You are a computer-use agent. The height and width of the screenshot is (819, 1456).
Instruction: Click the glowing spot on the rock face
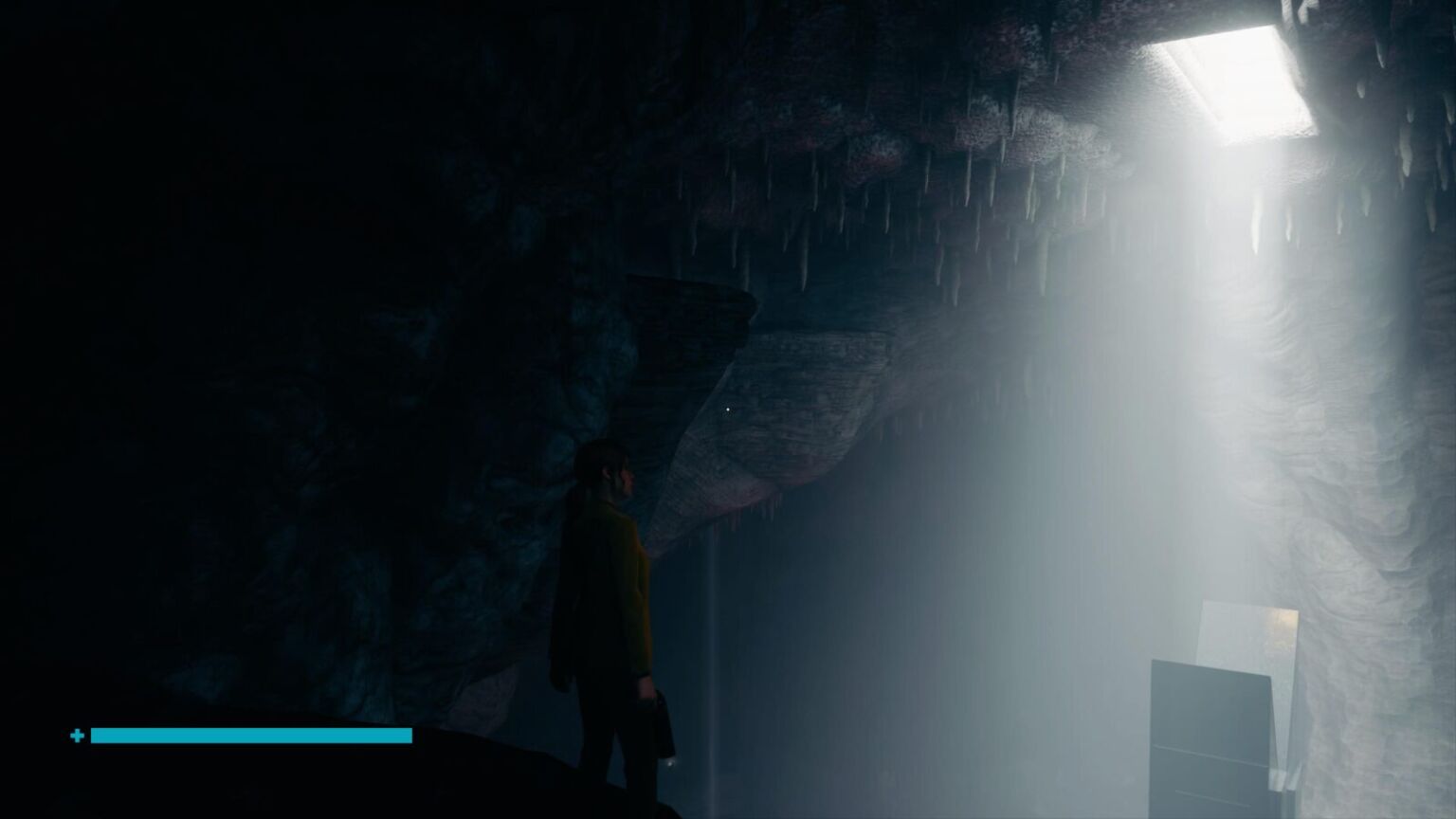726,408
